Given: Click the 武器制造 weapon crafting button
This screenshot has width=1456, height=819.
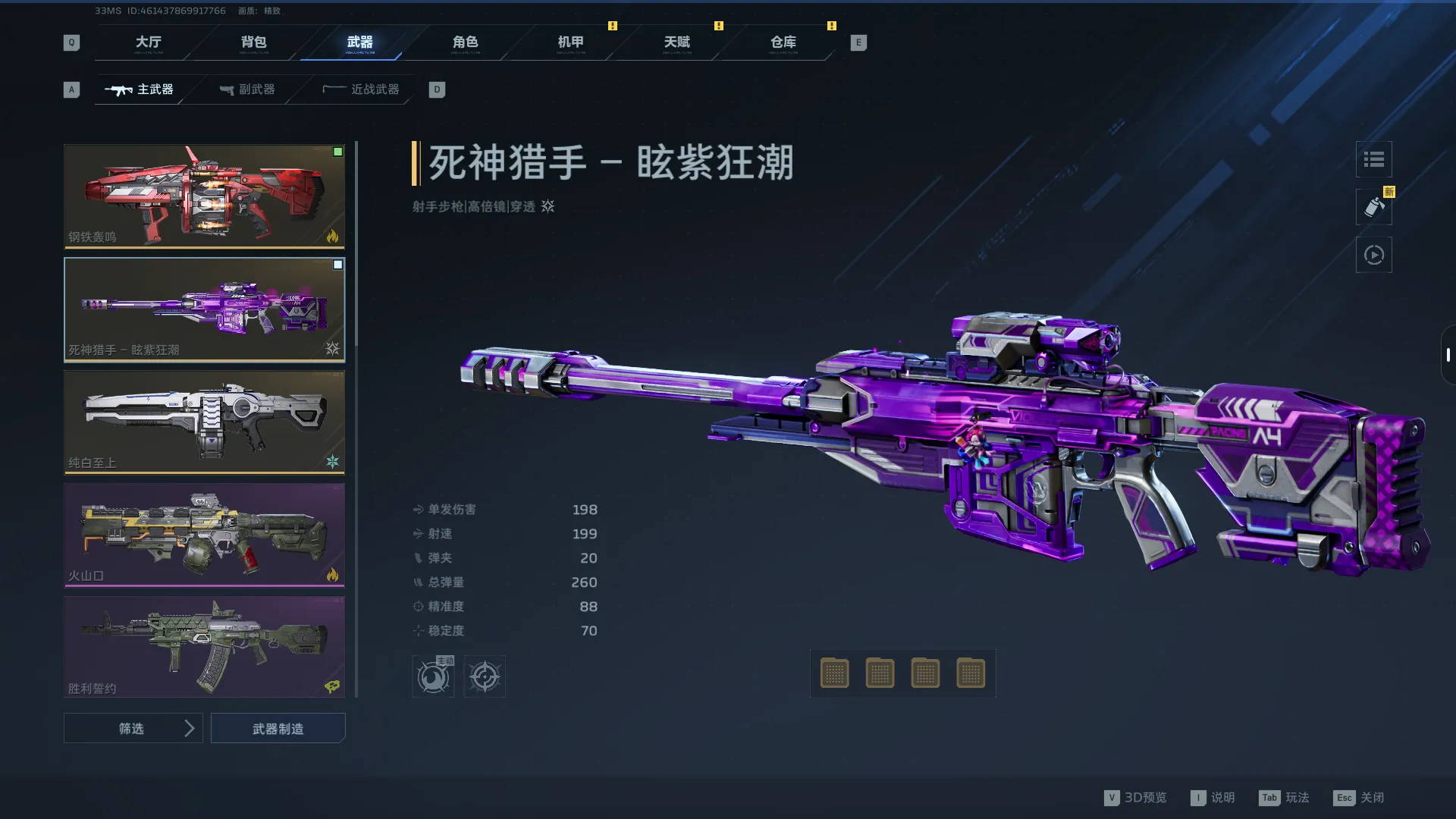Looking at the screenshot, I should 278,728.
